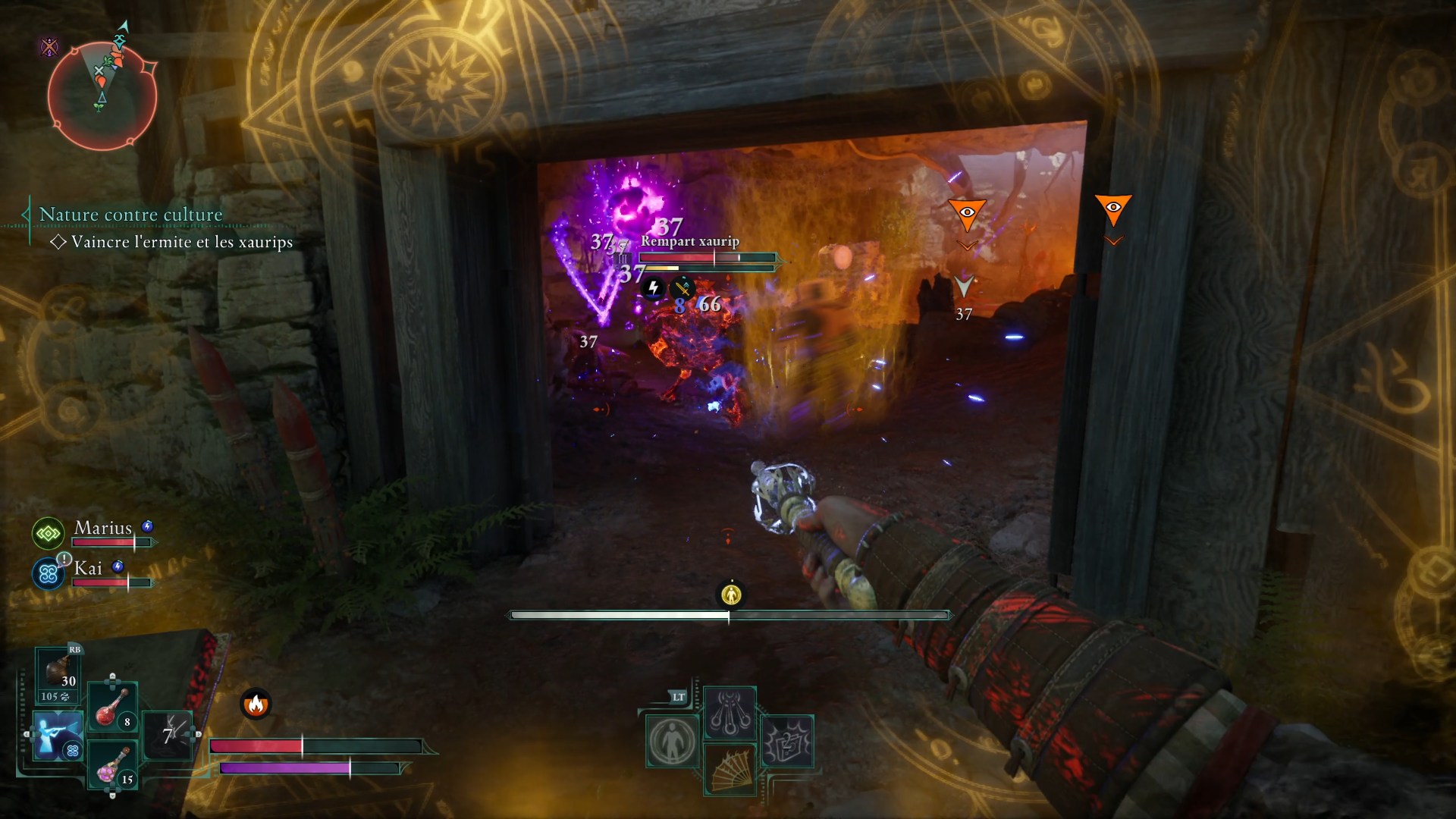The height and width of the screenshot is (819, 1456).
Task: Select companion Marius portrait icon
Action: point(48,534)
